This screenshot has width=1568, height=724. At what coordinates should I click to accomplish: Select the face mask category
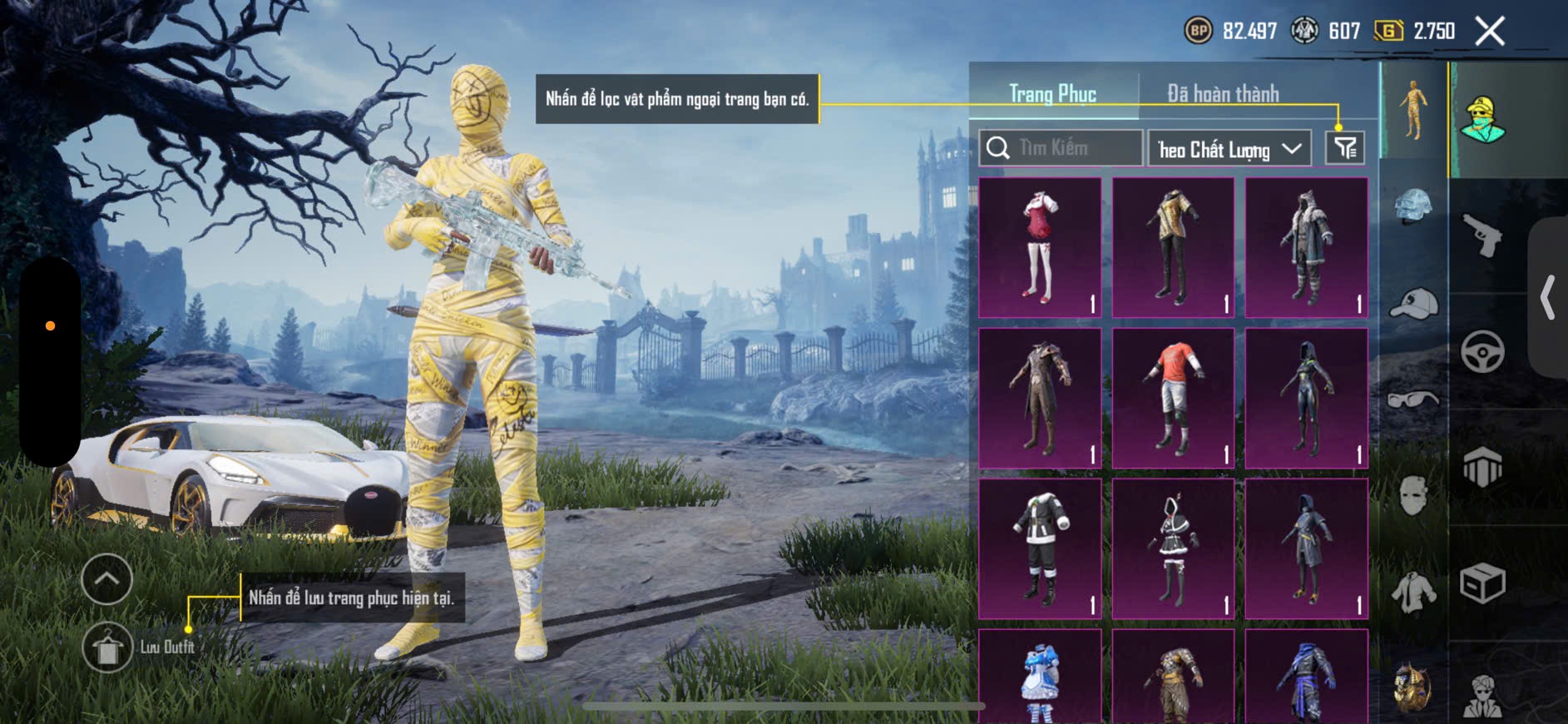1413,497
